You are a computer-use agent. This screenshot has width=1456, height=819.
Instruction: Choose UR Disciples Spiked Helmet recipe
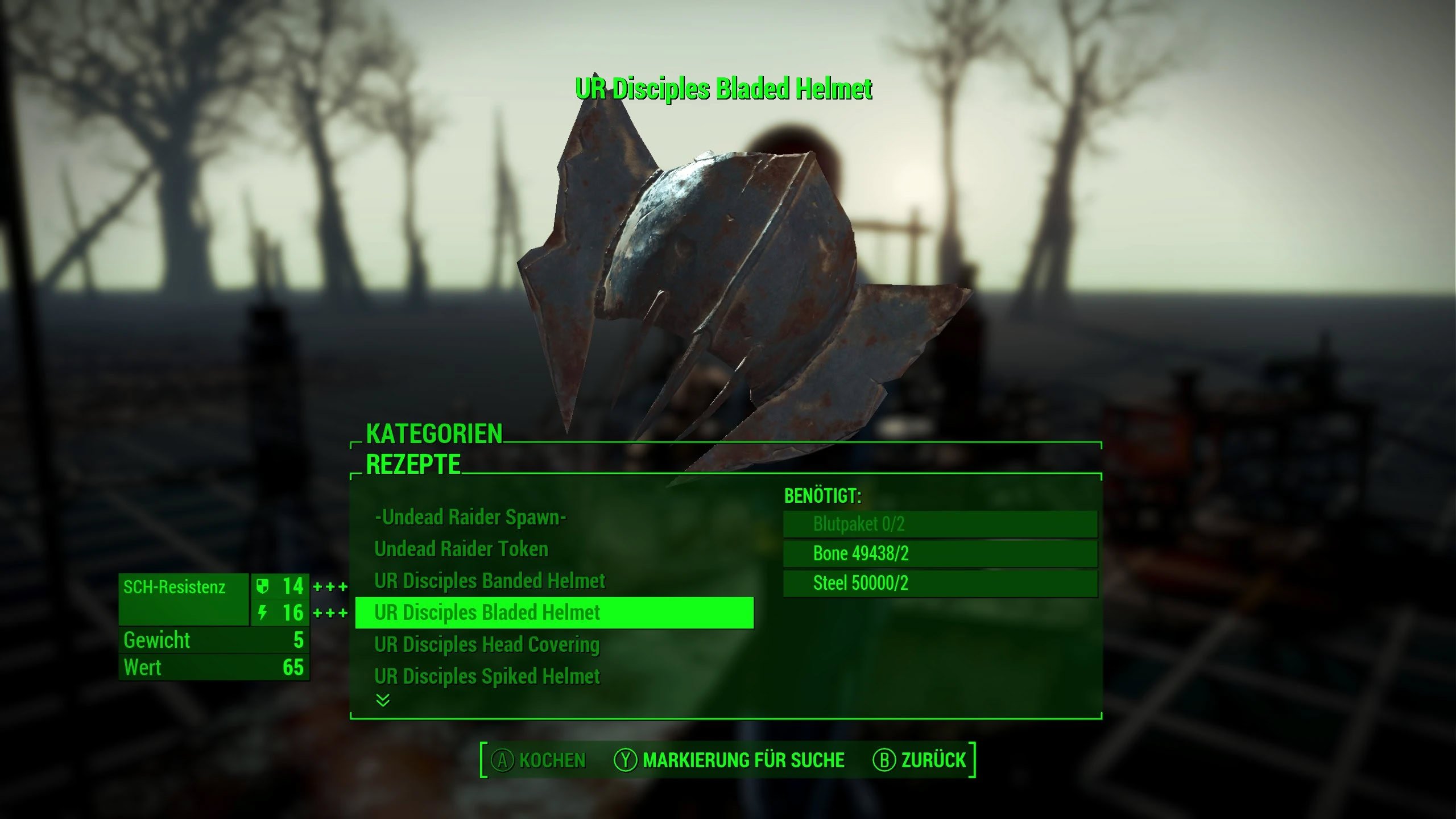click(487, 676)
